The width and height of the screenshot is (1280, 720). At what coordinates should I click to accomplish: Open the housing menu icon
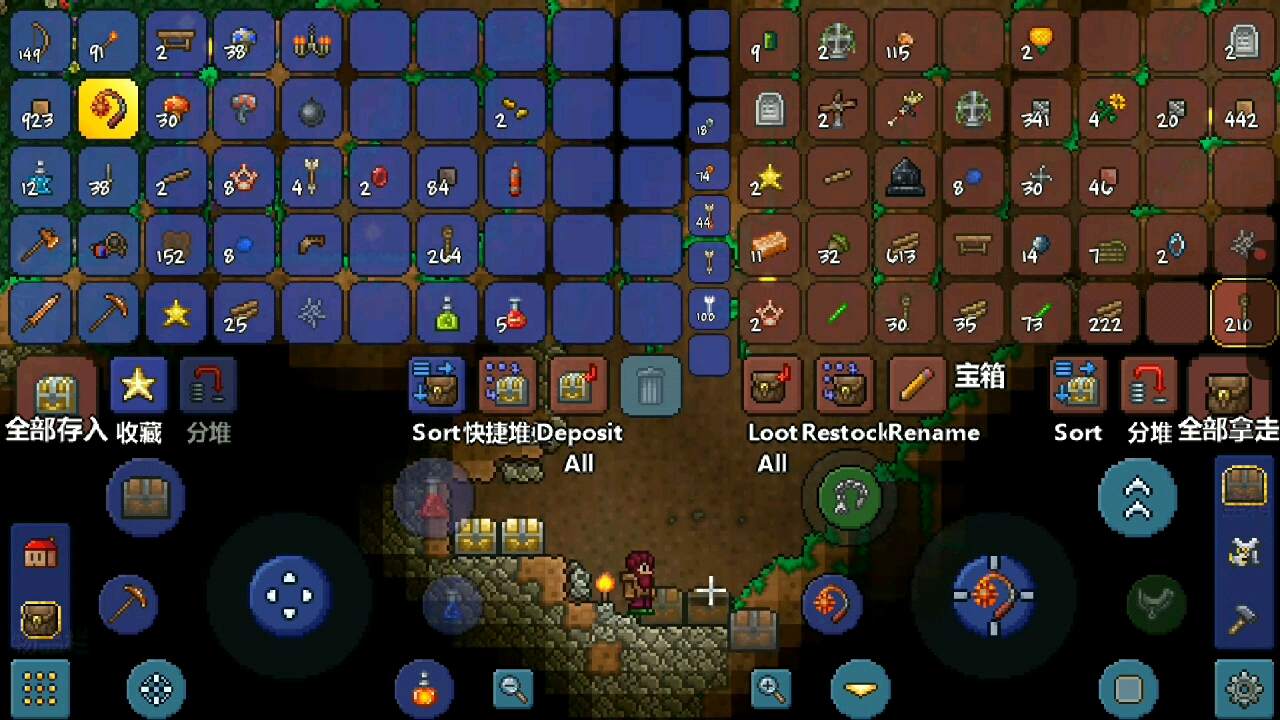[x=40, y=553]
